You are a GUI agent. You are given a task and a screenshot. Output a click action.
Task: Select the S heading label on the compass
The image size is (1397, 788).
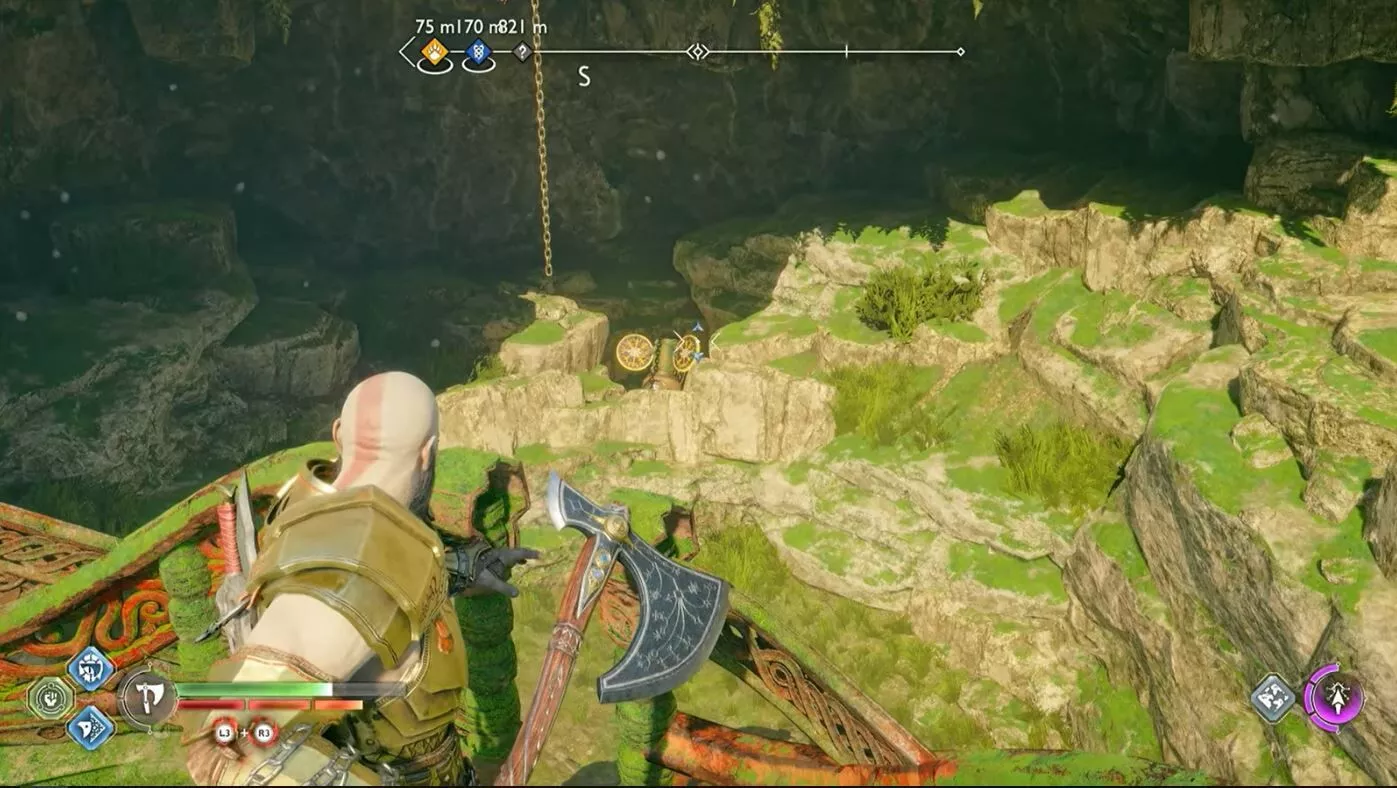click(x=584, y=74)
